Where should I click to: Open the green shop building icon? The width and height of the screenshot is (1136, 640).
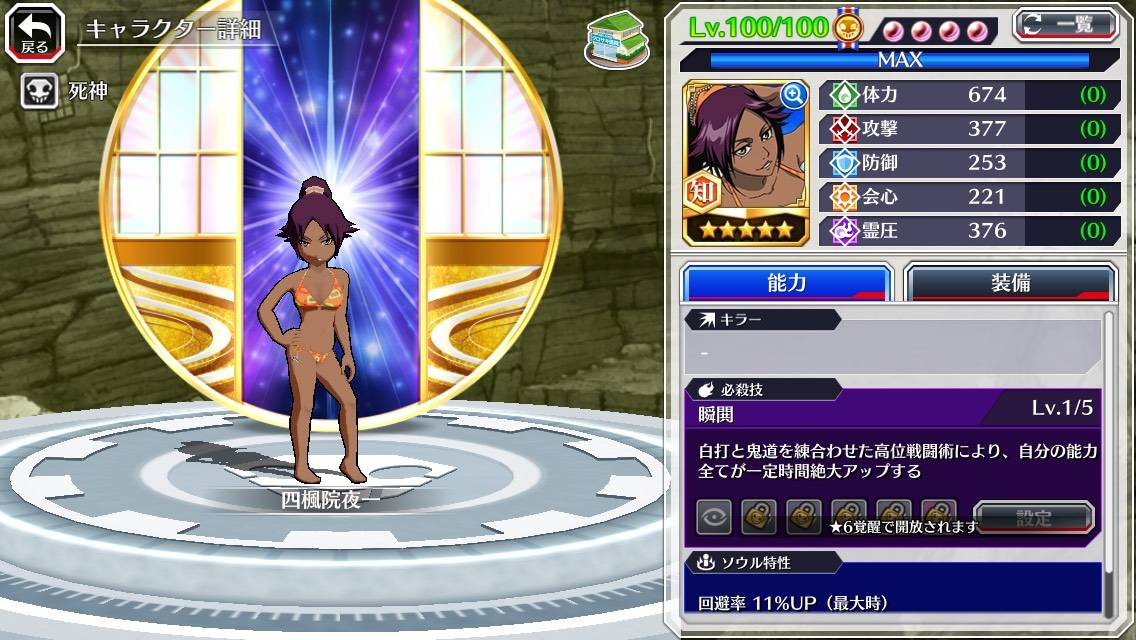(x=616, y=42)
